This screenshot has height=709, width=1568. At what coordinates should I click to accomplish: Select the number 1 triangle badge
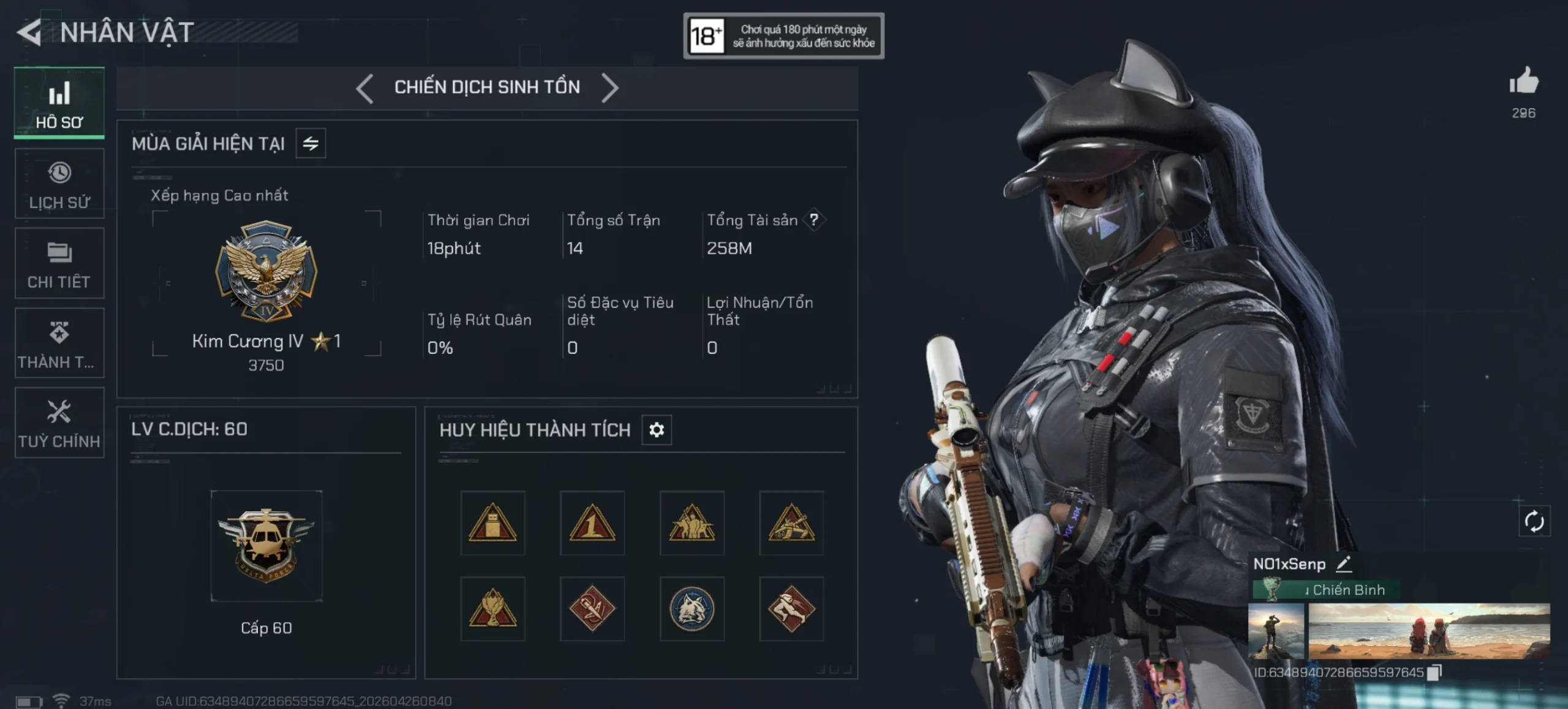[592, 523]
